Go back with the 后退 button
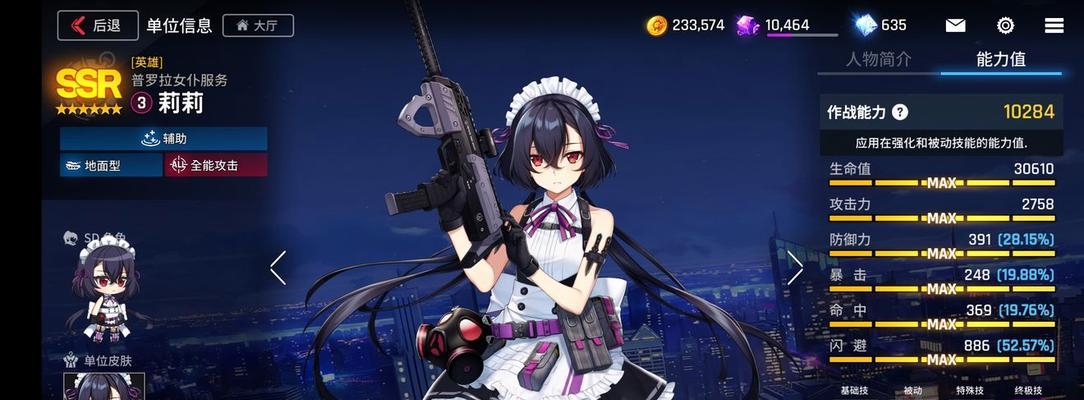1084x400 pixels. point(97,25)
